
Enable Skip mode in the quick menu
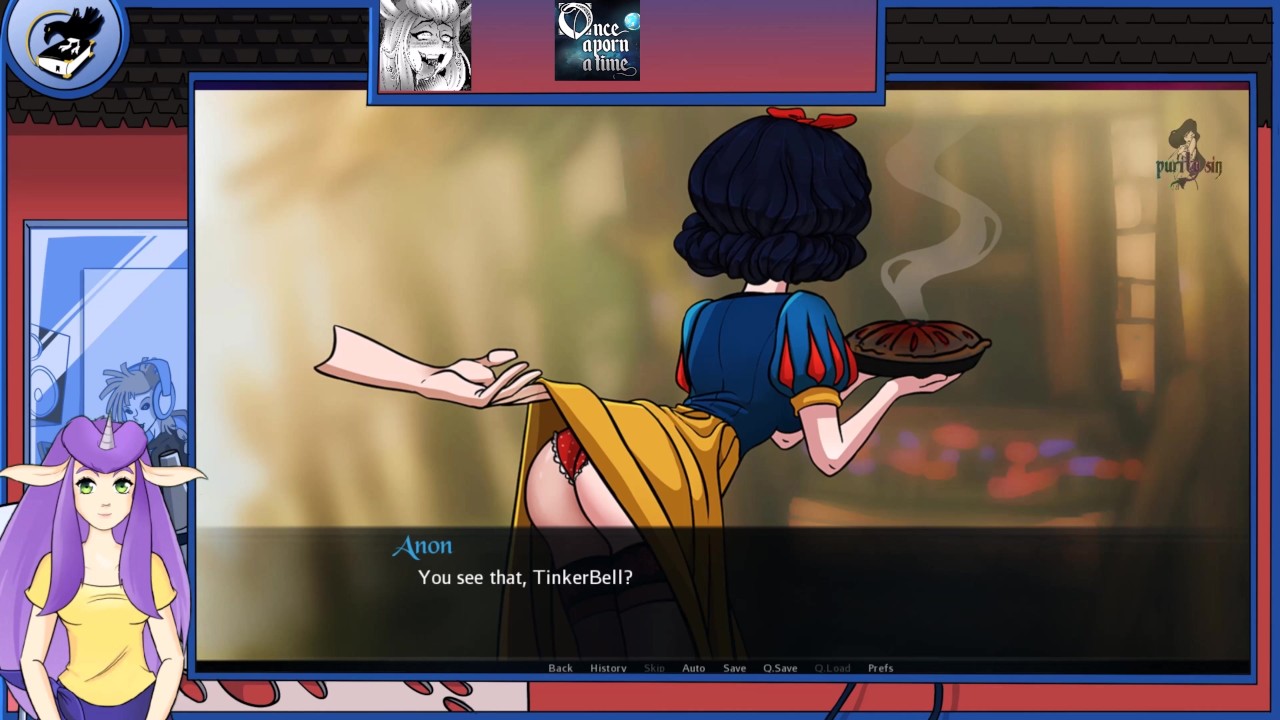coord(653,667)
